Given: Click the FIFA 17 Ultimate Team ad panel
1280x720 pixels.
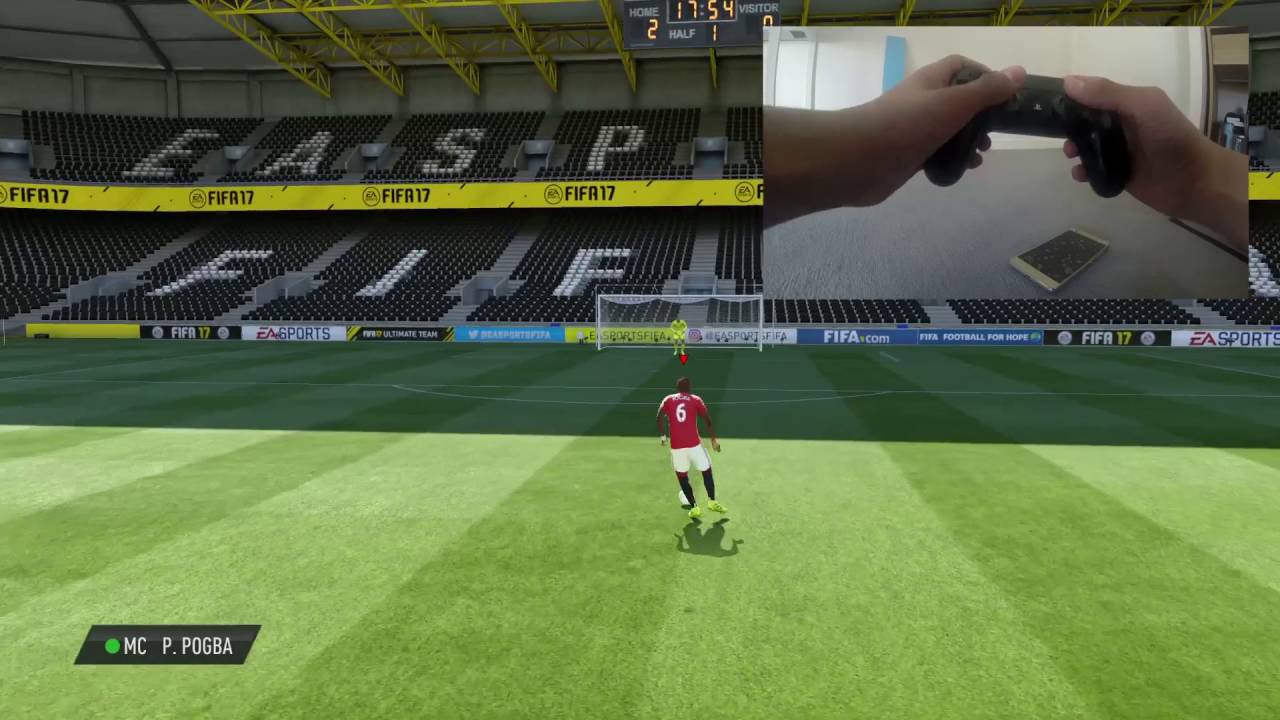Looking at the screenshot, I should click(400, 335).
